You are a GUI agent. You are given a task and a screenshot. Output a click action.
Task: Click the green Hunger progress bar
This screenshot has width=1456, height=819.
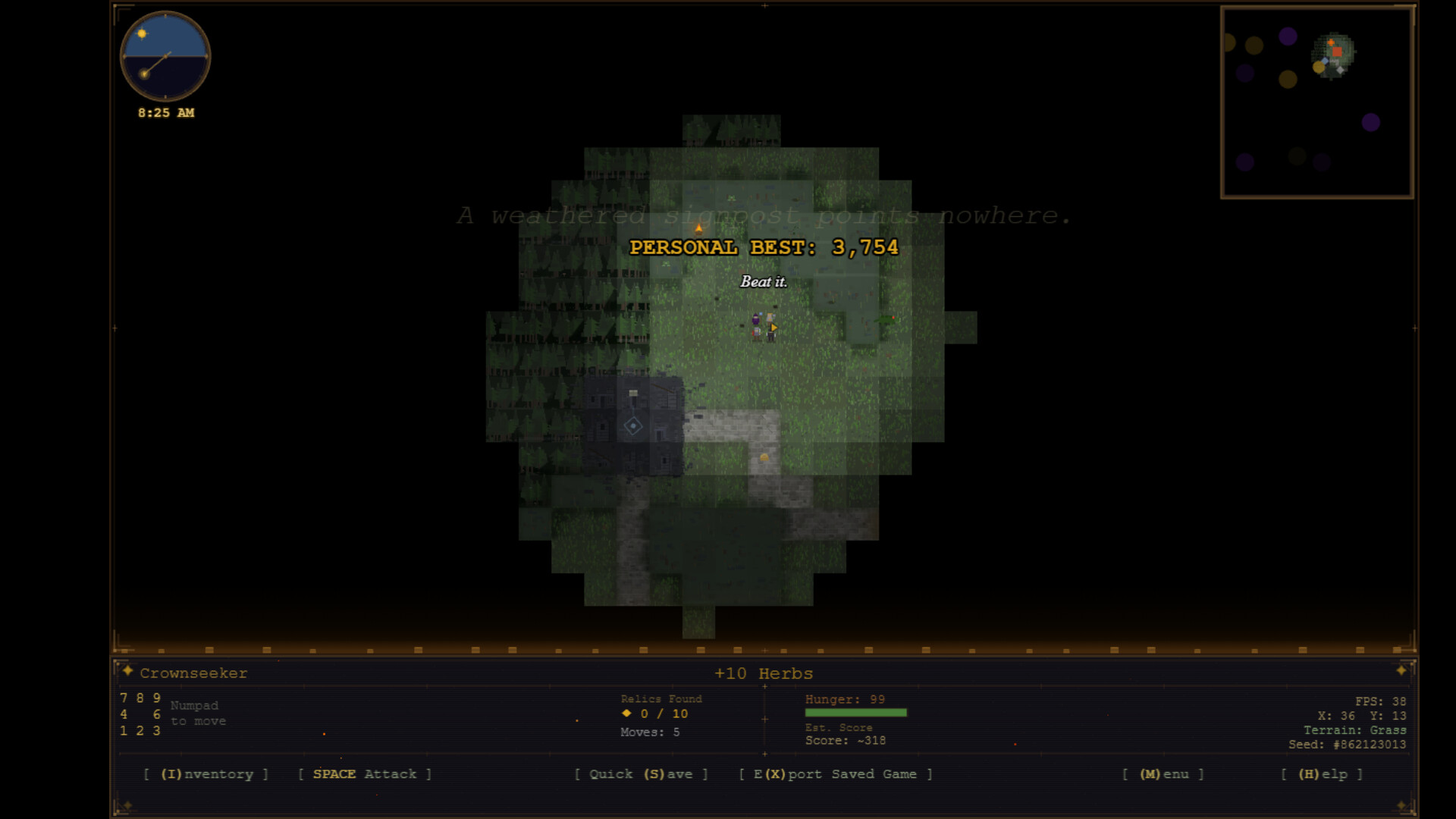[x=855, y=711]
